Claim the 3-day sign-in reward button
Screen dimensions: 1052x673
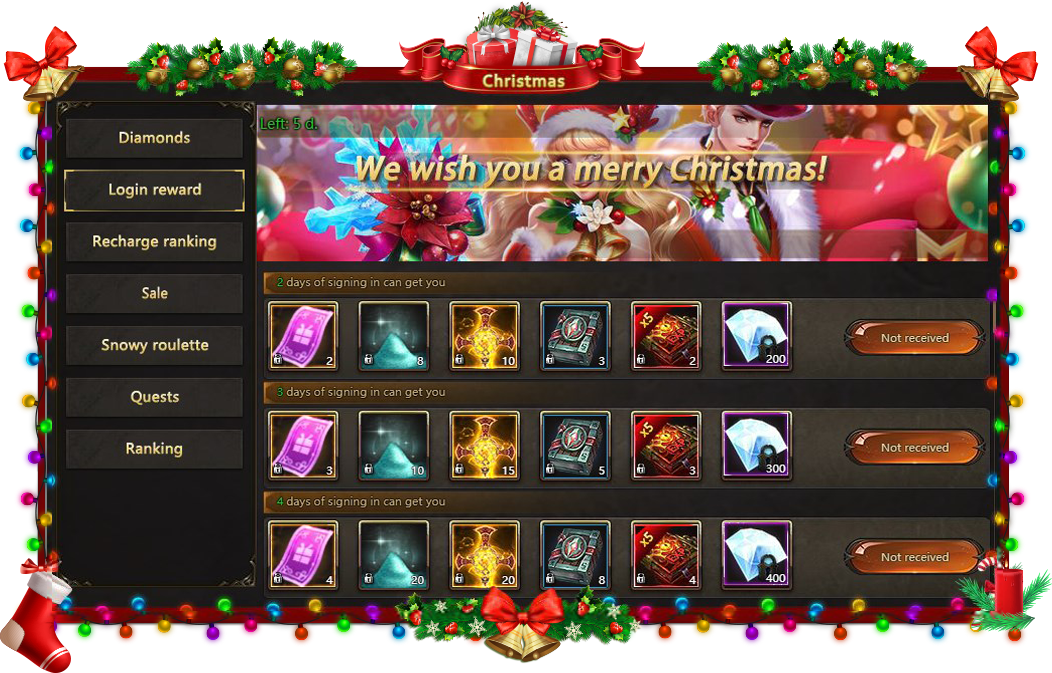pyautogui.click(x=914, y=448)
